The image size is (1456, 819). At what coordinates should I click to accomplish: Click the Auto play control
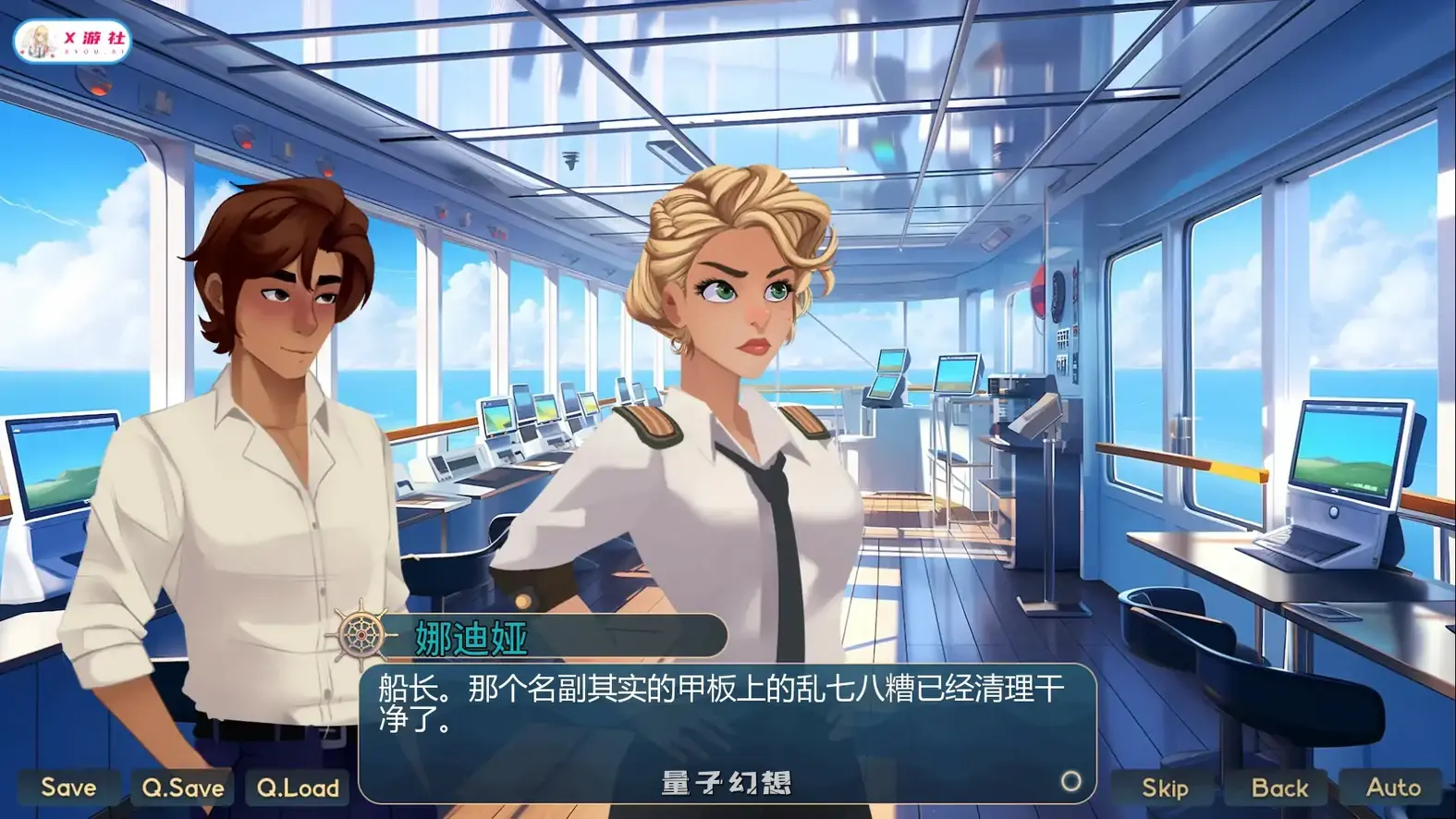(x=1392, y=788)
